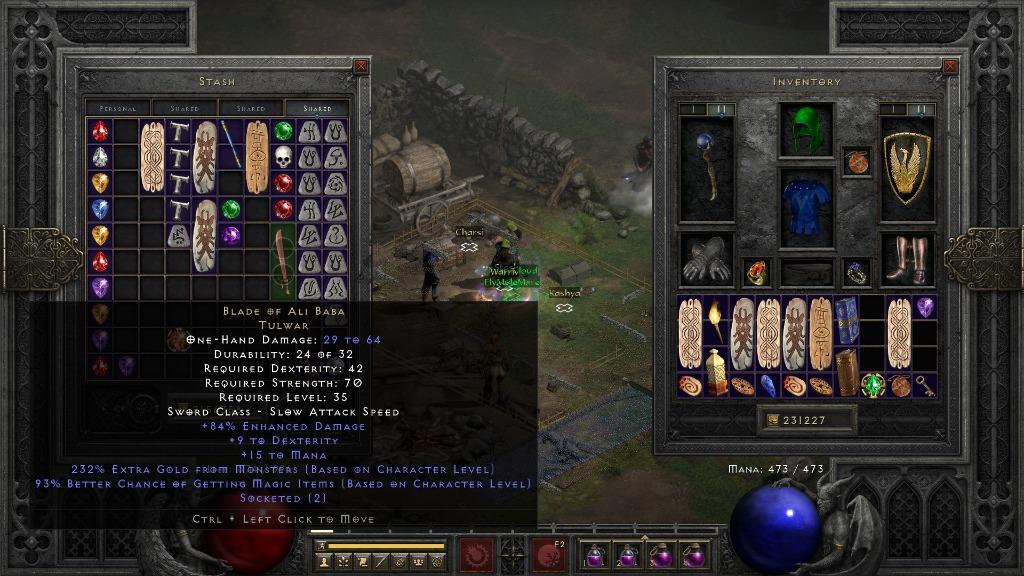
Task: Pick up the skull in the stash
Action: 283,157
